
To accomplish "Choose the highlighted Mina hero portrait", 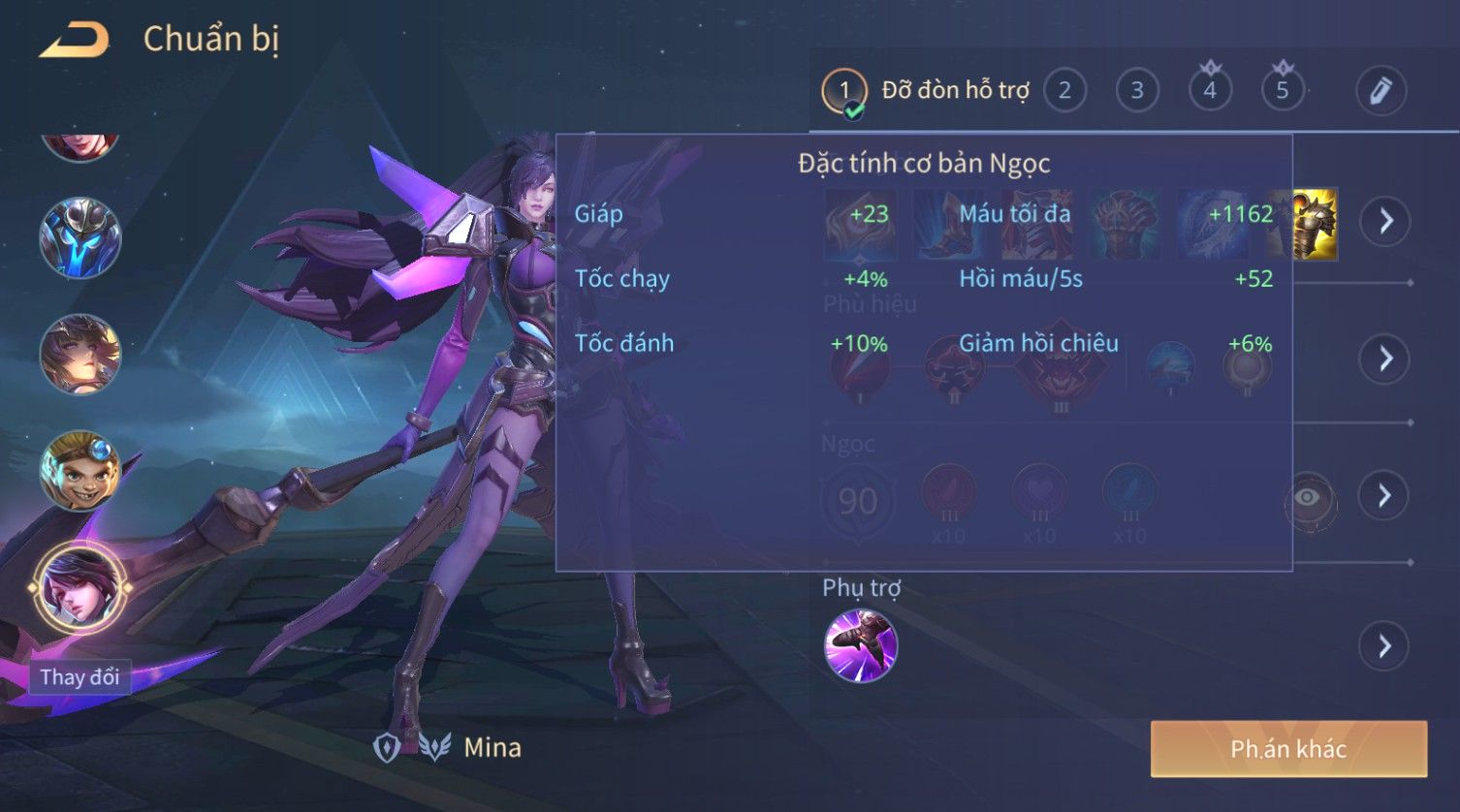I will point(80,587).
